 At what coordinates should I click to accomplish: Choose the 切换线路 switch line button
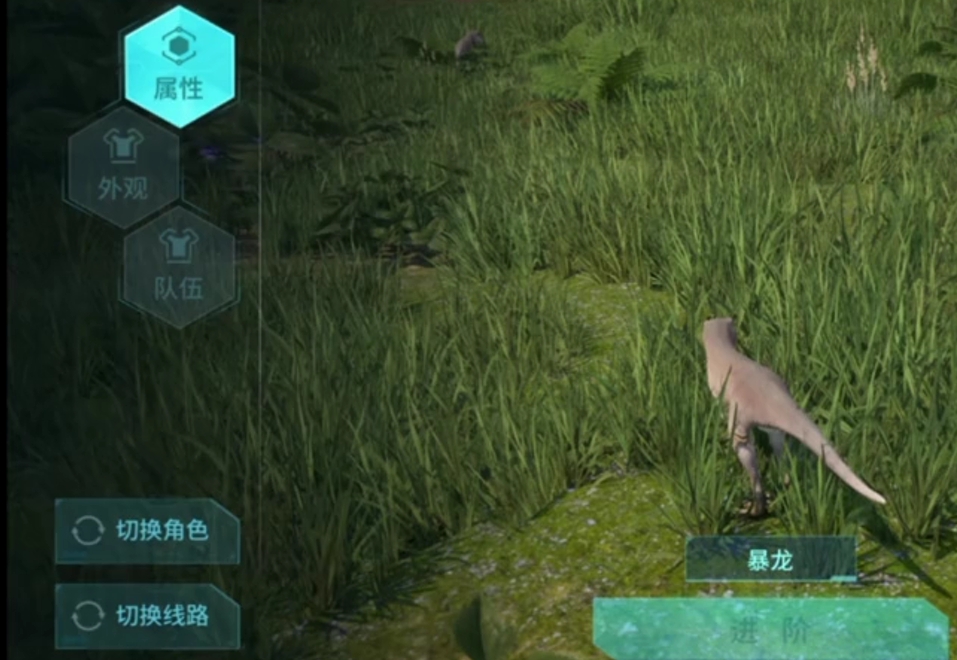pos(147,616)
